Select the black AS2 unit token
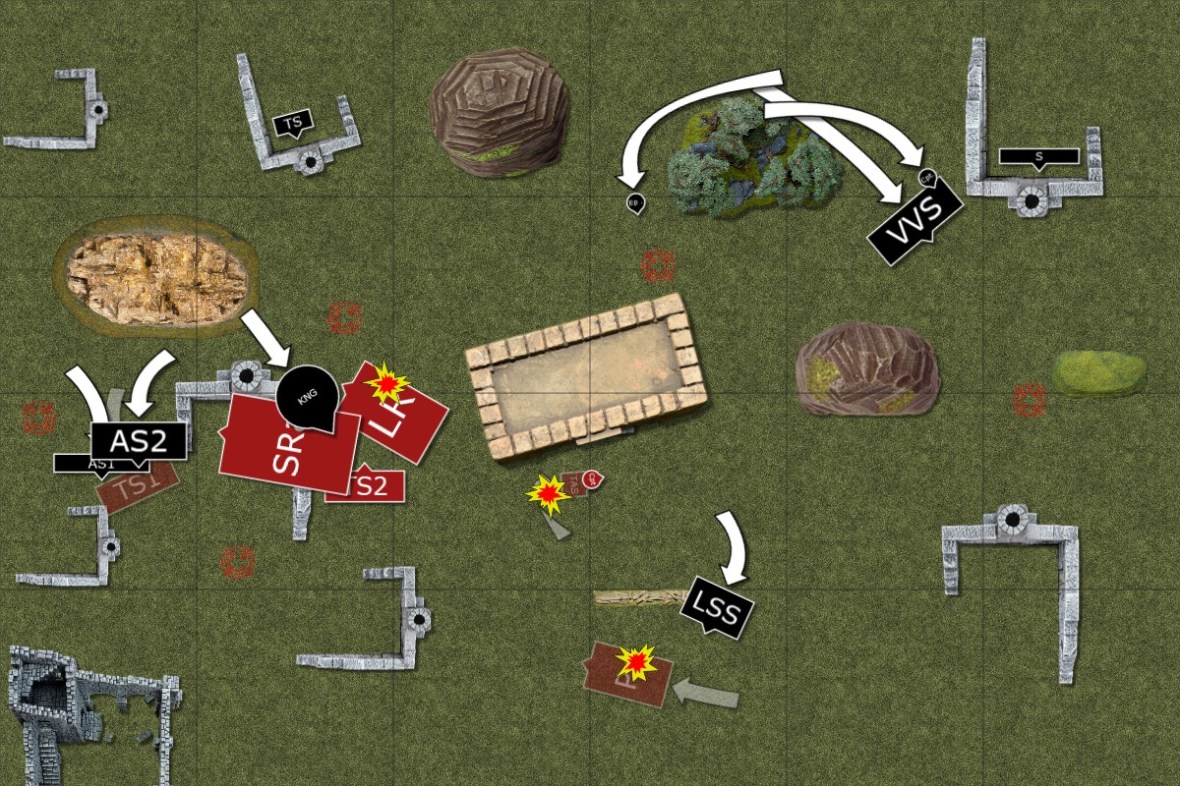This screenshot has width=1180, height=786. point(138,440)
